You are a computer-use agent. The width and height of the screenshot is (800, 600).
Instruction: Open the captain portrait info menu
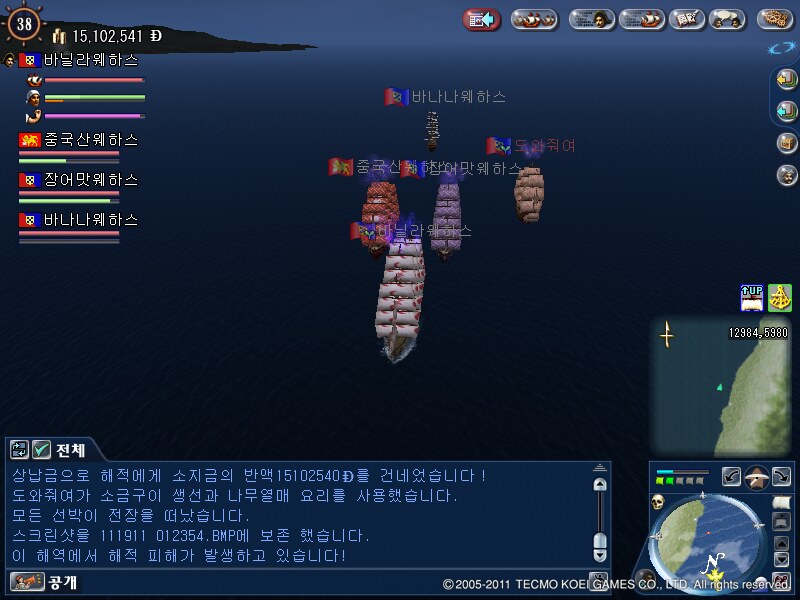pyautogui.click(x=591, y=19)
